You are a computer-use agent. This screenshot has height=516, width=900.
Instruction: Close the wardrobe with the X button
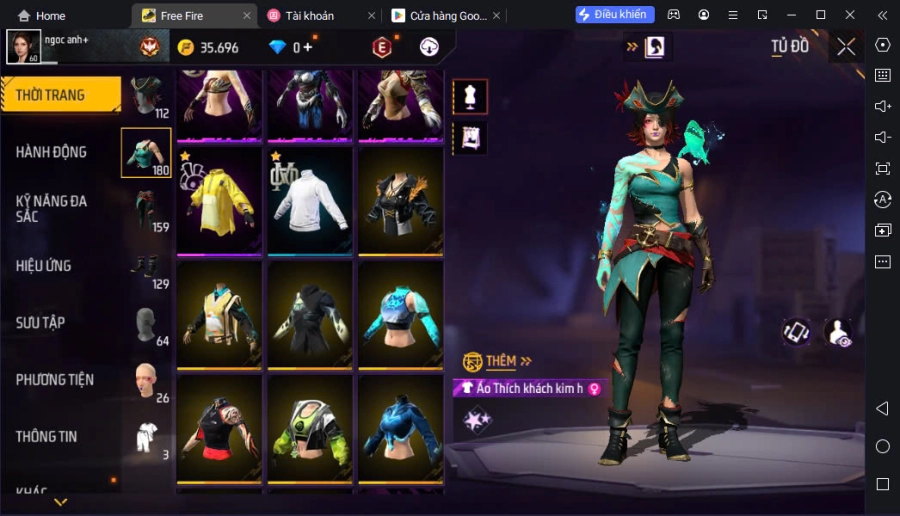846,47
